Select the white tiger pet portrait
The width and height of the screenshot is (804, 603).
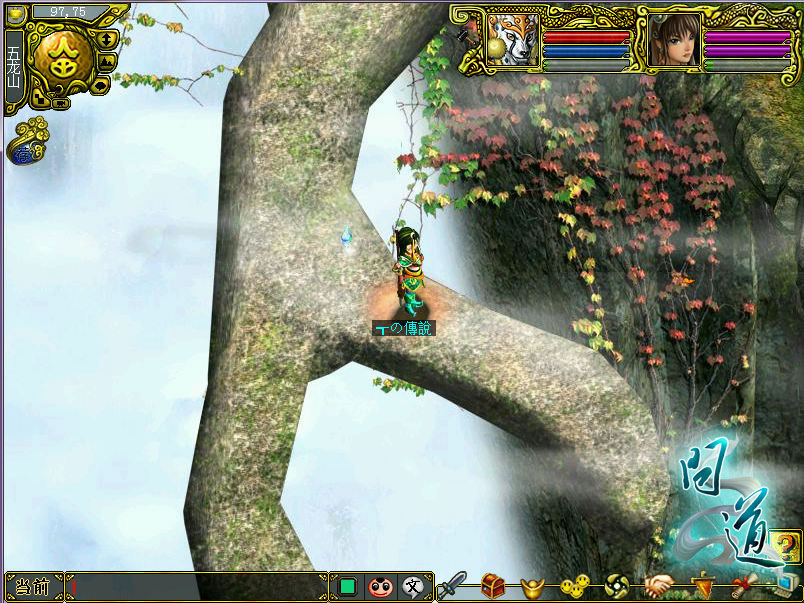pos(513,40)
